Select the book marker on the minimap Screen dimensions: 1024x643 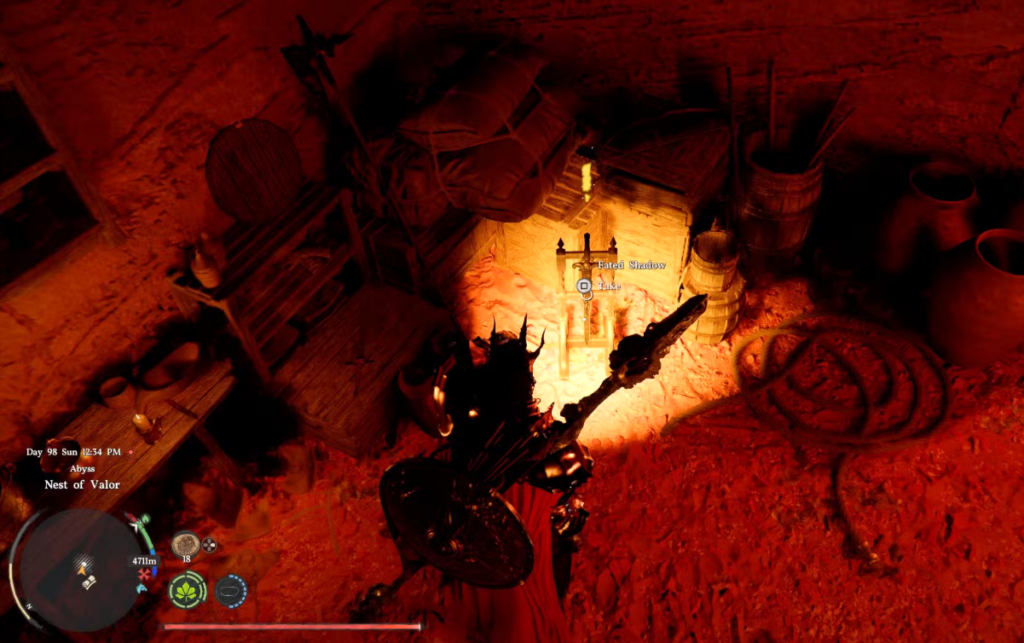click(x=89, y=581)
